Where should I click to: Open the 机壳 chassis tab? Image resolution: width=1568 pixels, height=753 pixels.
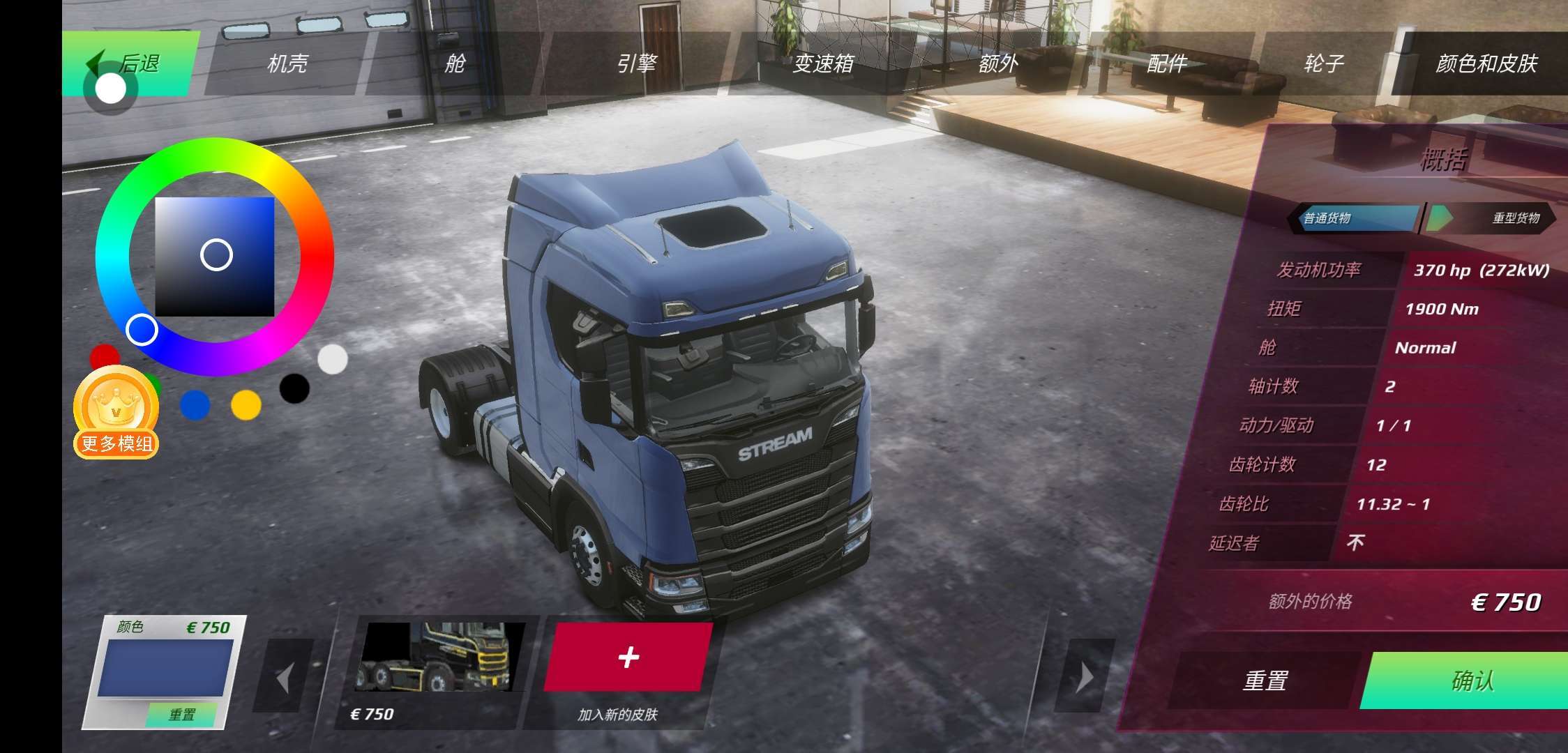tap(287, 63)
